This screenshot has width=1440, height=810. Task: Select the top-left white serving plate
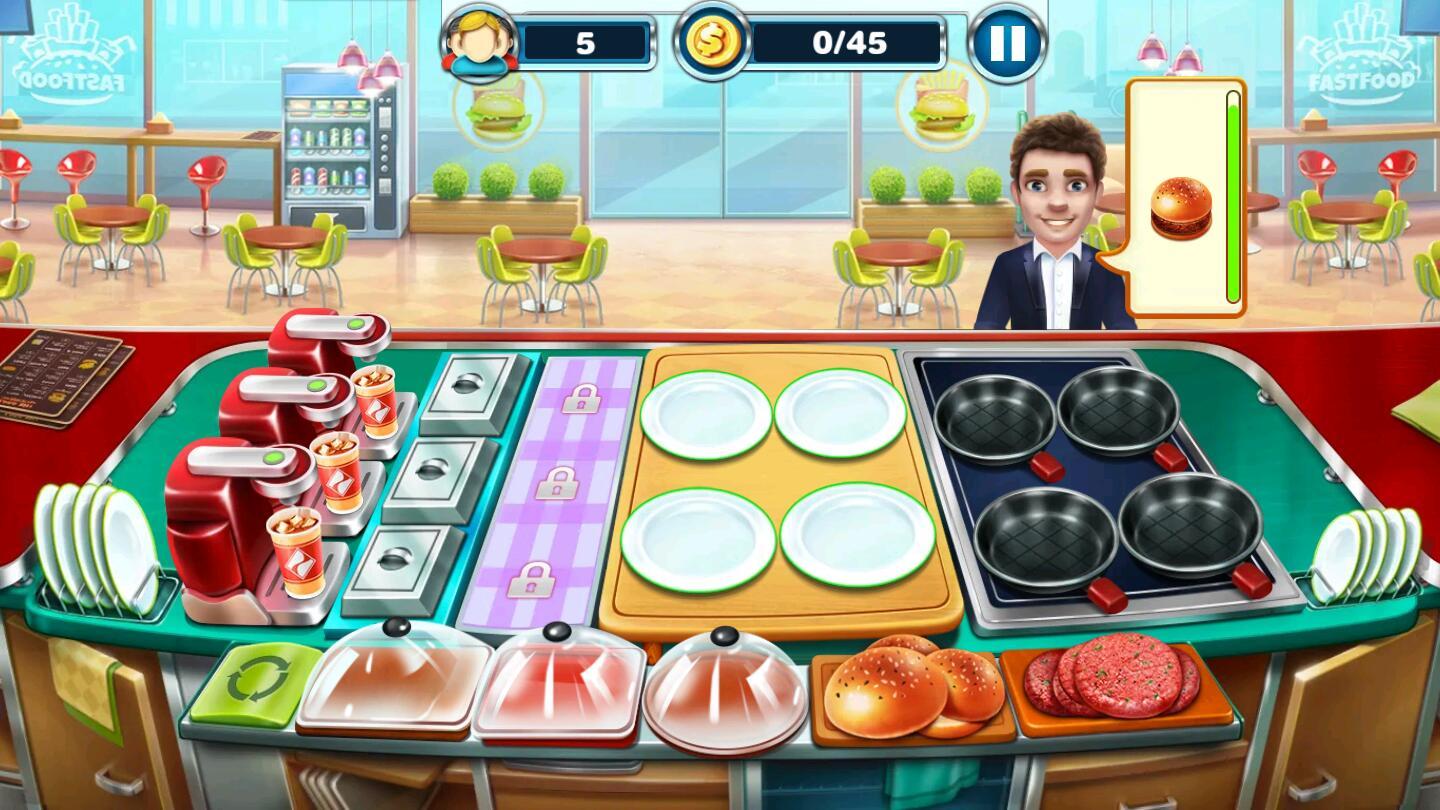[x=708, y=413]
